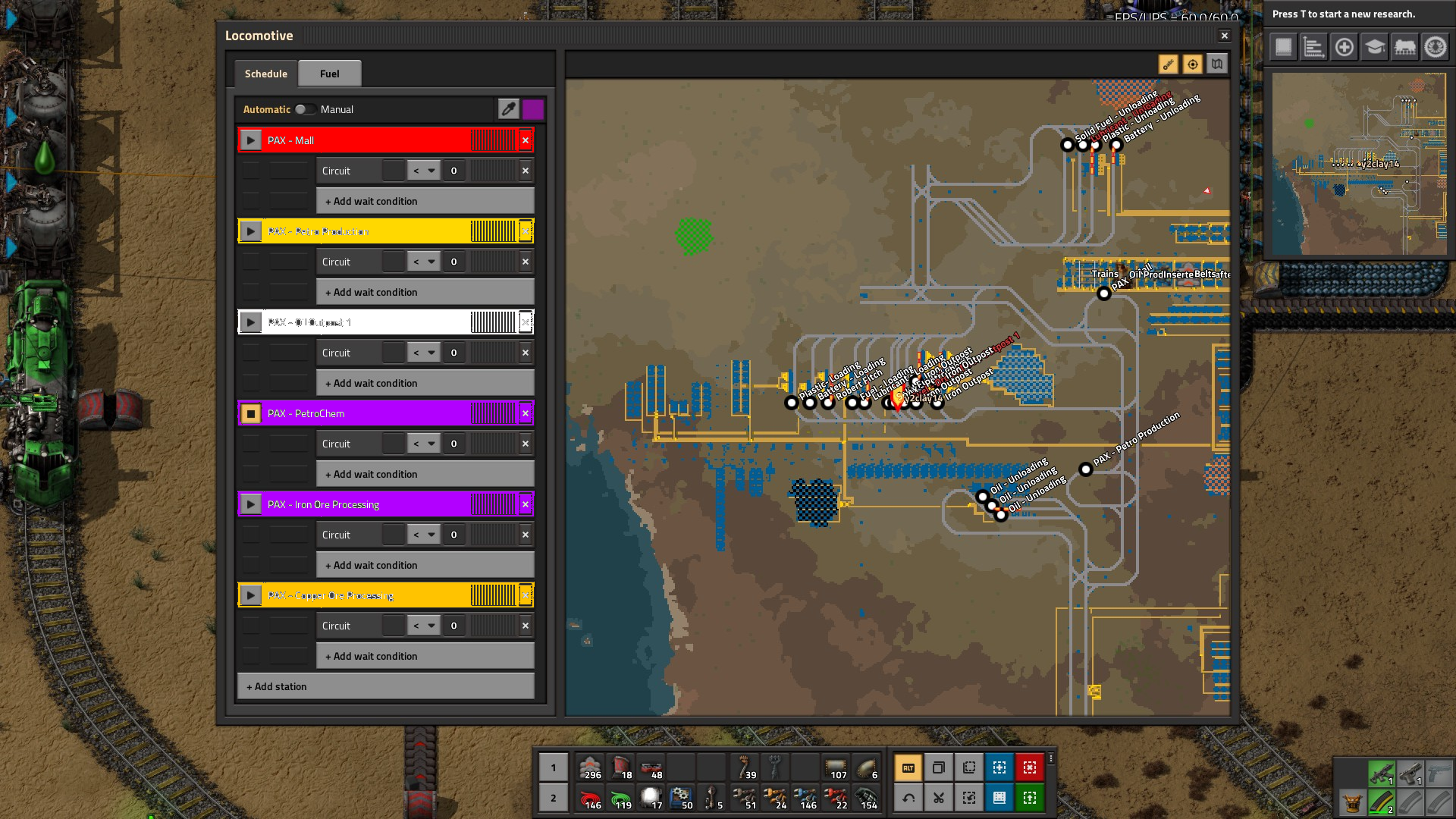Add wait condition under PAX - Mall
Image resolution: width=1456 pixels, height=819 pixels.
(425, 200)
